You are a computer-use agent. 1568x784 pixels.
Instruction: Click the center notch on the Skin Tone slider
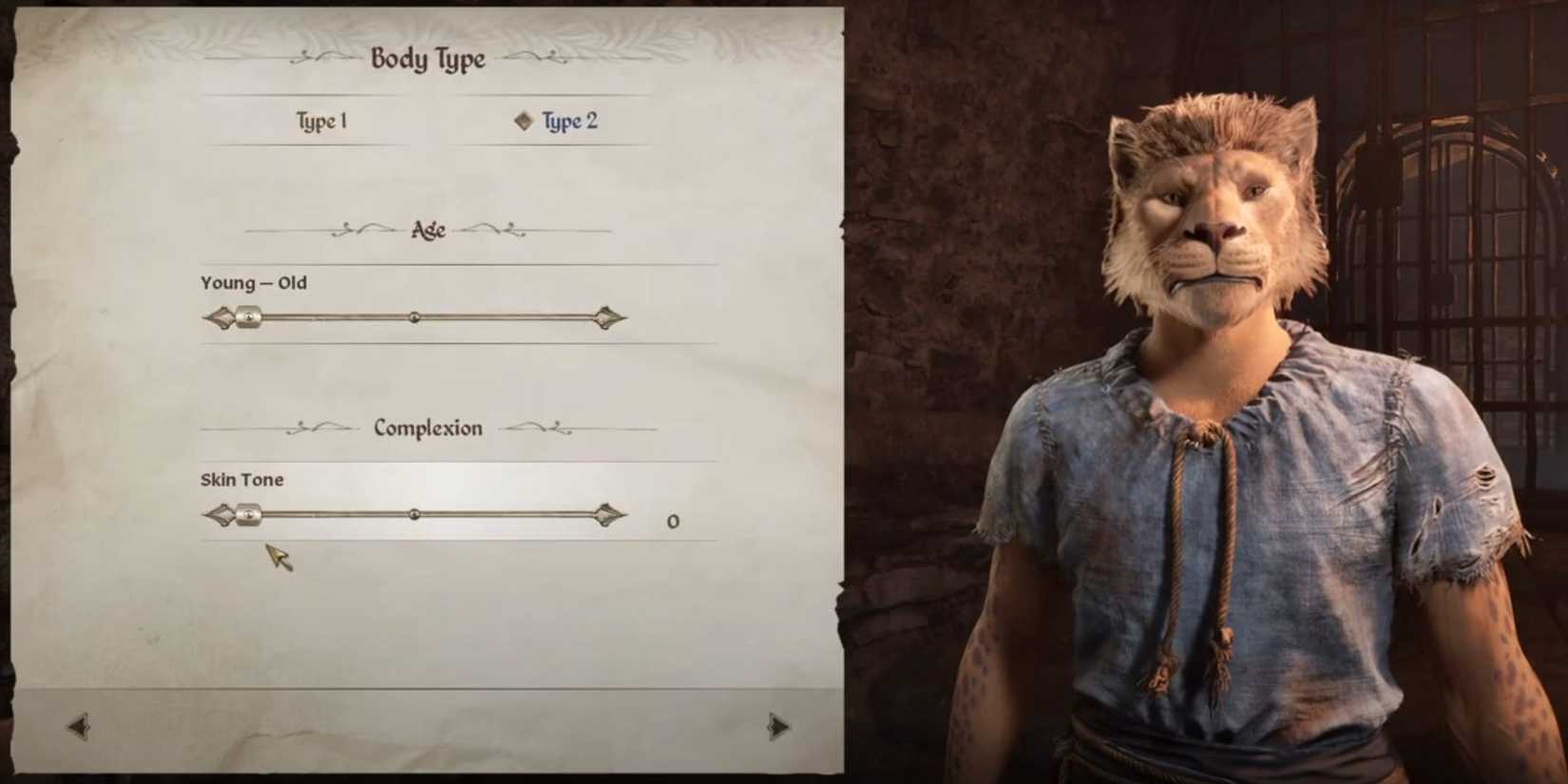click(415, 516)
